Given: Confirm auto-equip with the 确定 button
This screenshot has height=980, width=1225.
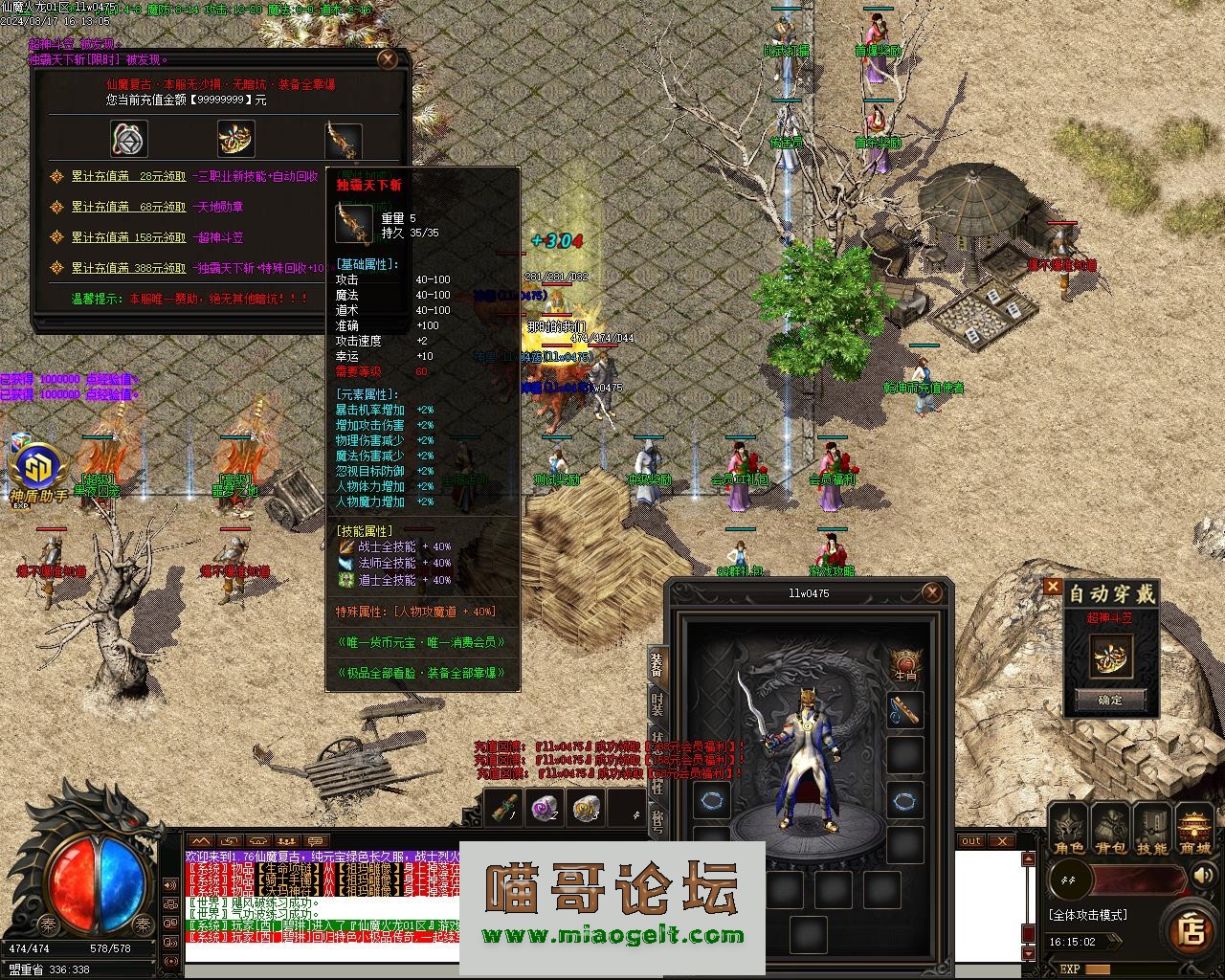Looking at the screenshot, I should [x=1110, y=700].
